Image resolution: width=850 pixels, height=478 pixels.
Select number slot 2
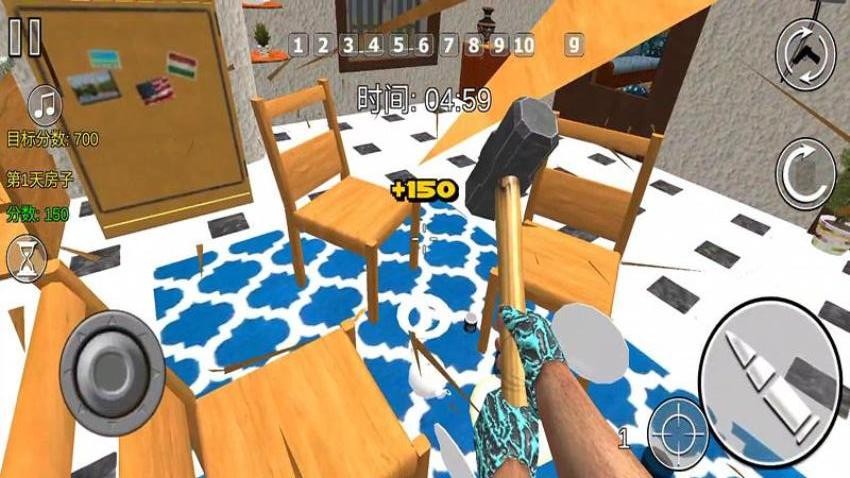pyautogui.click(x=322, y=45)
